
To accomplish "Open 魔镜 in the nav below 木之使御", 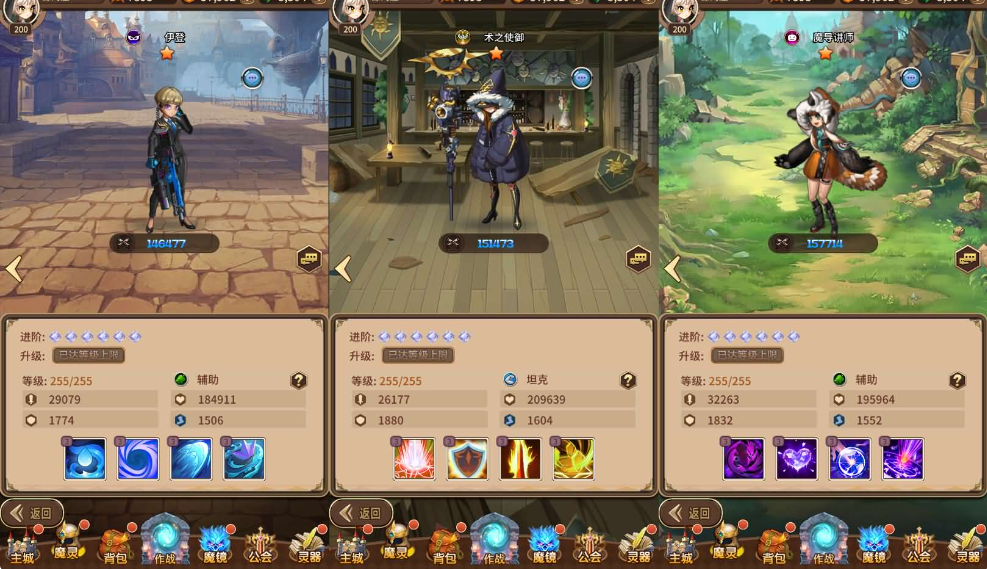I will [x=543, y=545].
